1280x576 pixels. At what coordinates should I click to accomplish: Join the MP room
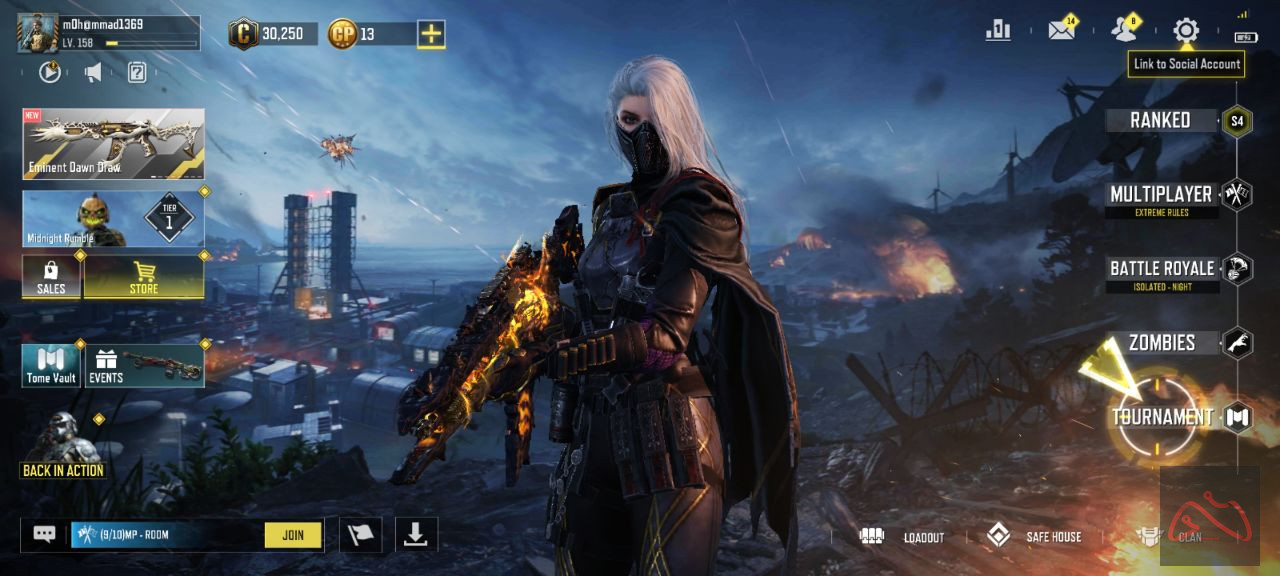click(x=293, y=535)
